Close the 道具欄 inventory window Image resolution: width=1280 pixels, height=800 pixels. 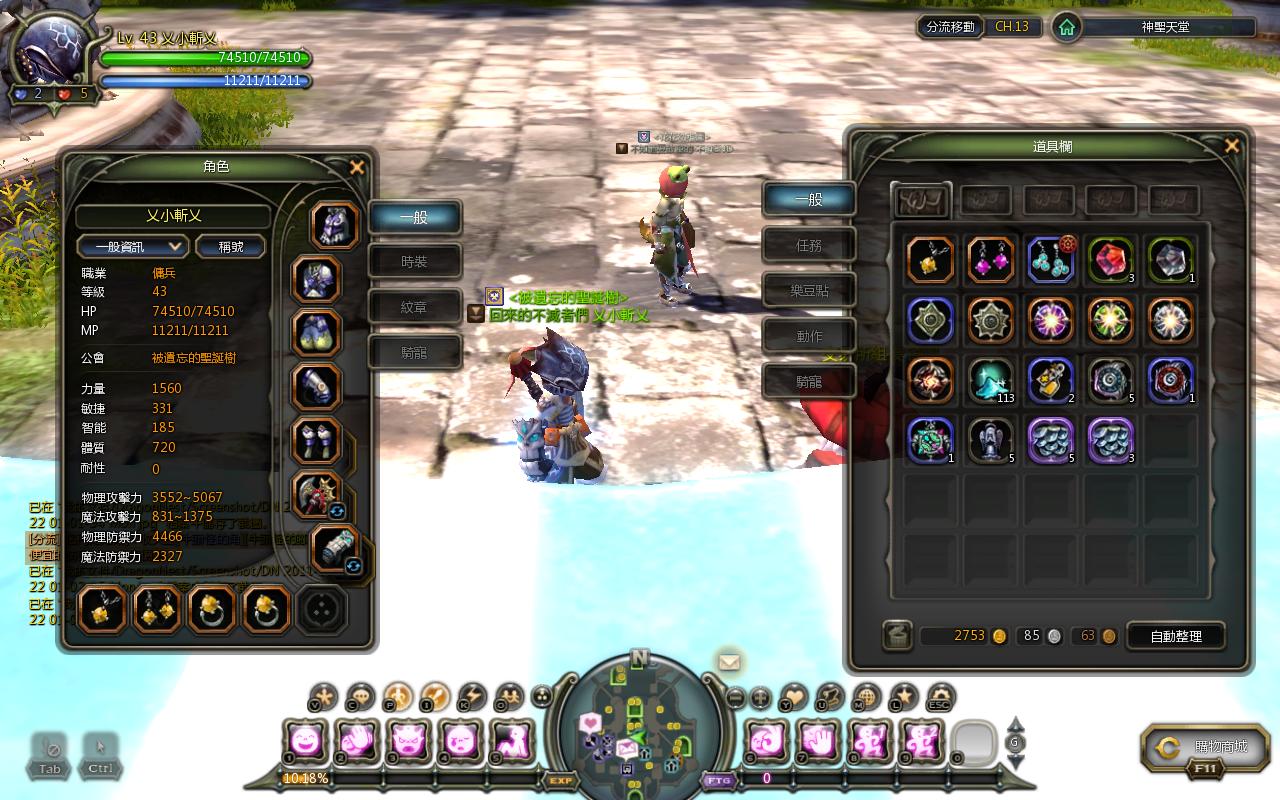click(1231, 147)
